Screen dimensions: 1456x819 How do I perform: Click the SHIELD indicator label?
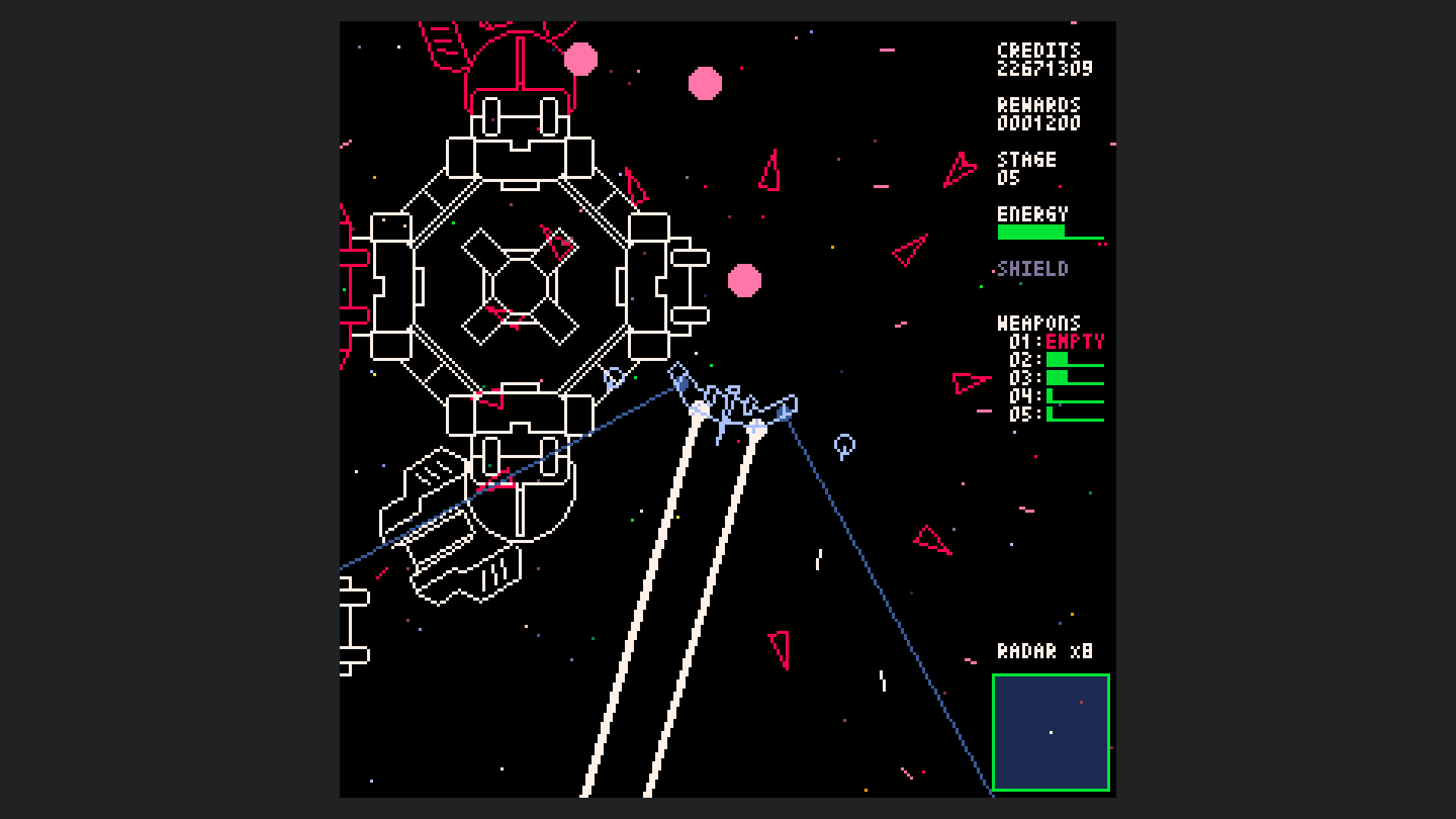coord(1034,269)
